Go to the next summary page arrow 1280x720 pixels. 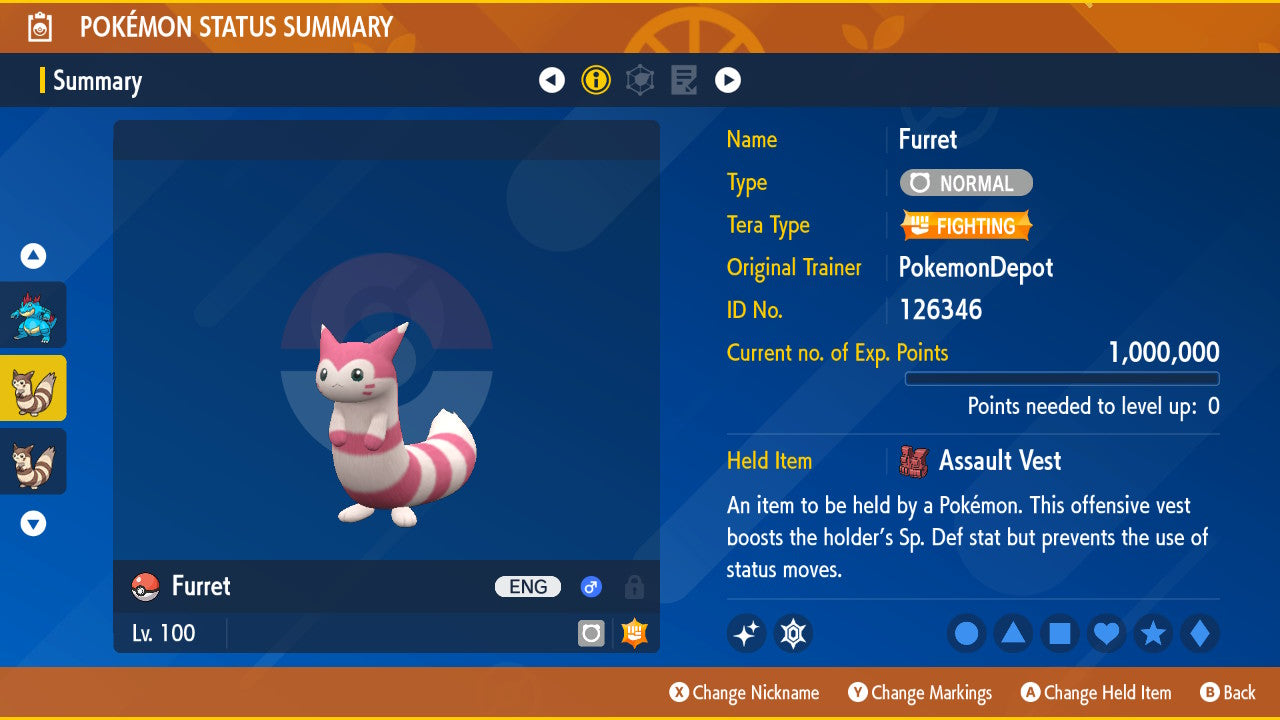[x=728, y=80]
